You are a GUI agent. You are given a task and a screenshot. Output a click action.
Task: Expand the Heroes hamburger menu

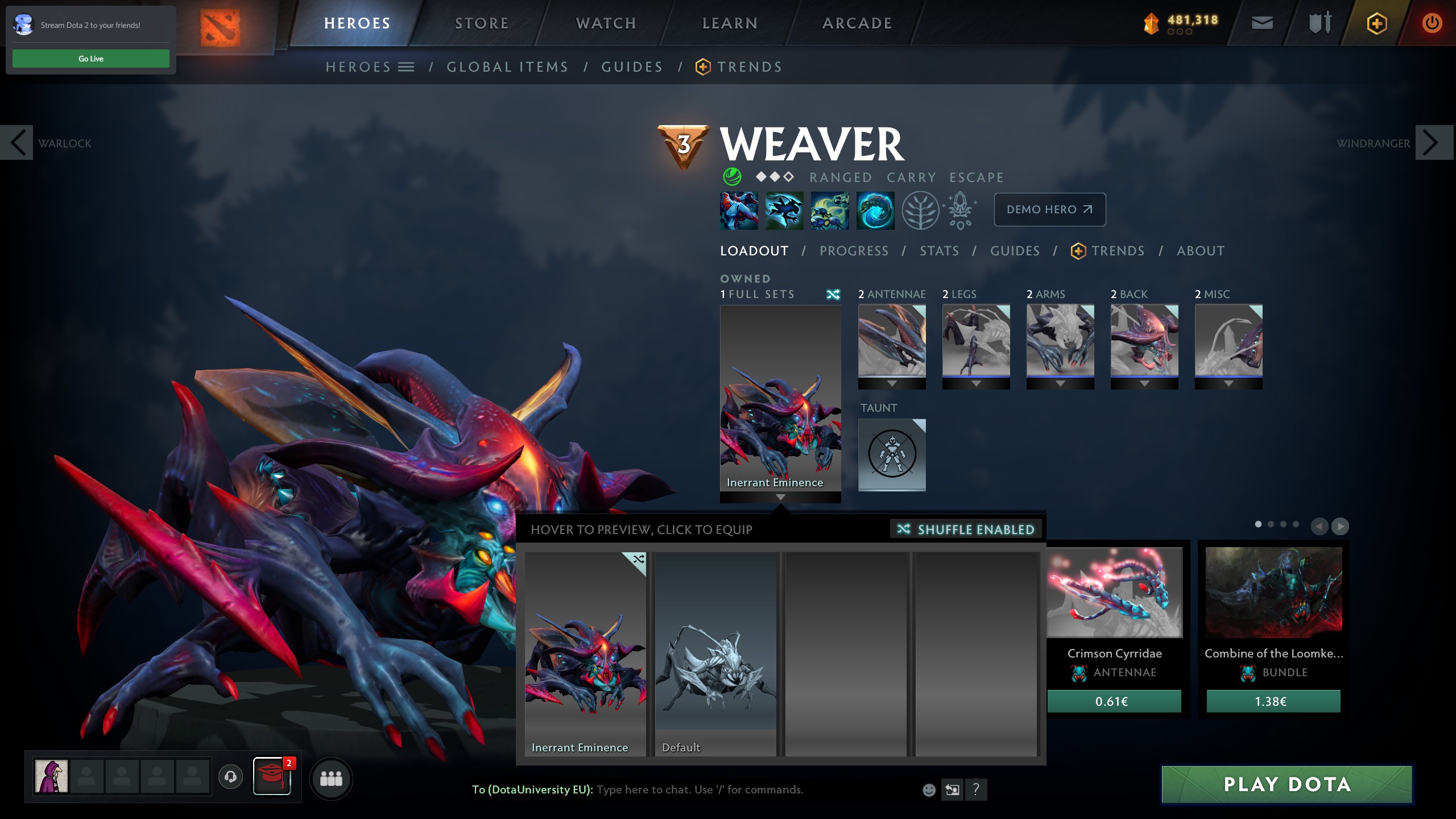pos(406,67)
